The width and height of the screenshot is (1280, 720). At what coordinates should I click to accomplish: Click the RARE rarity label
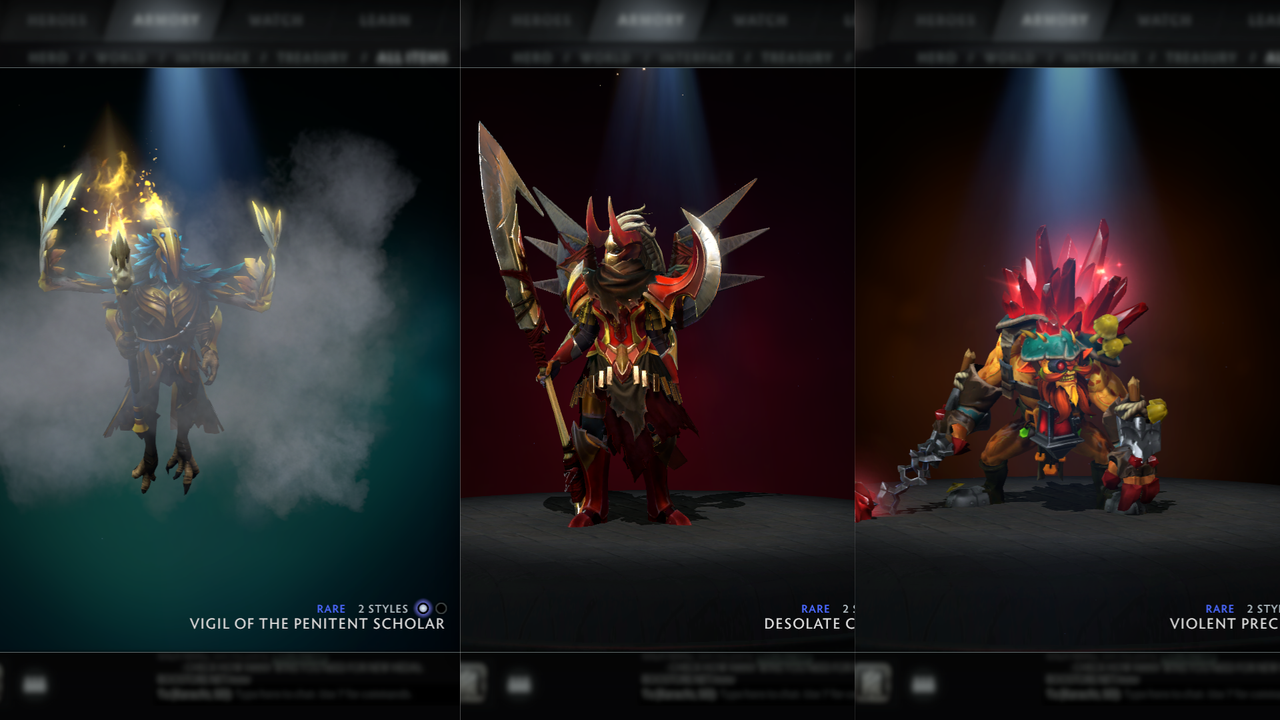tap(330, 608)
